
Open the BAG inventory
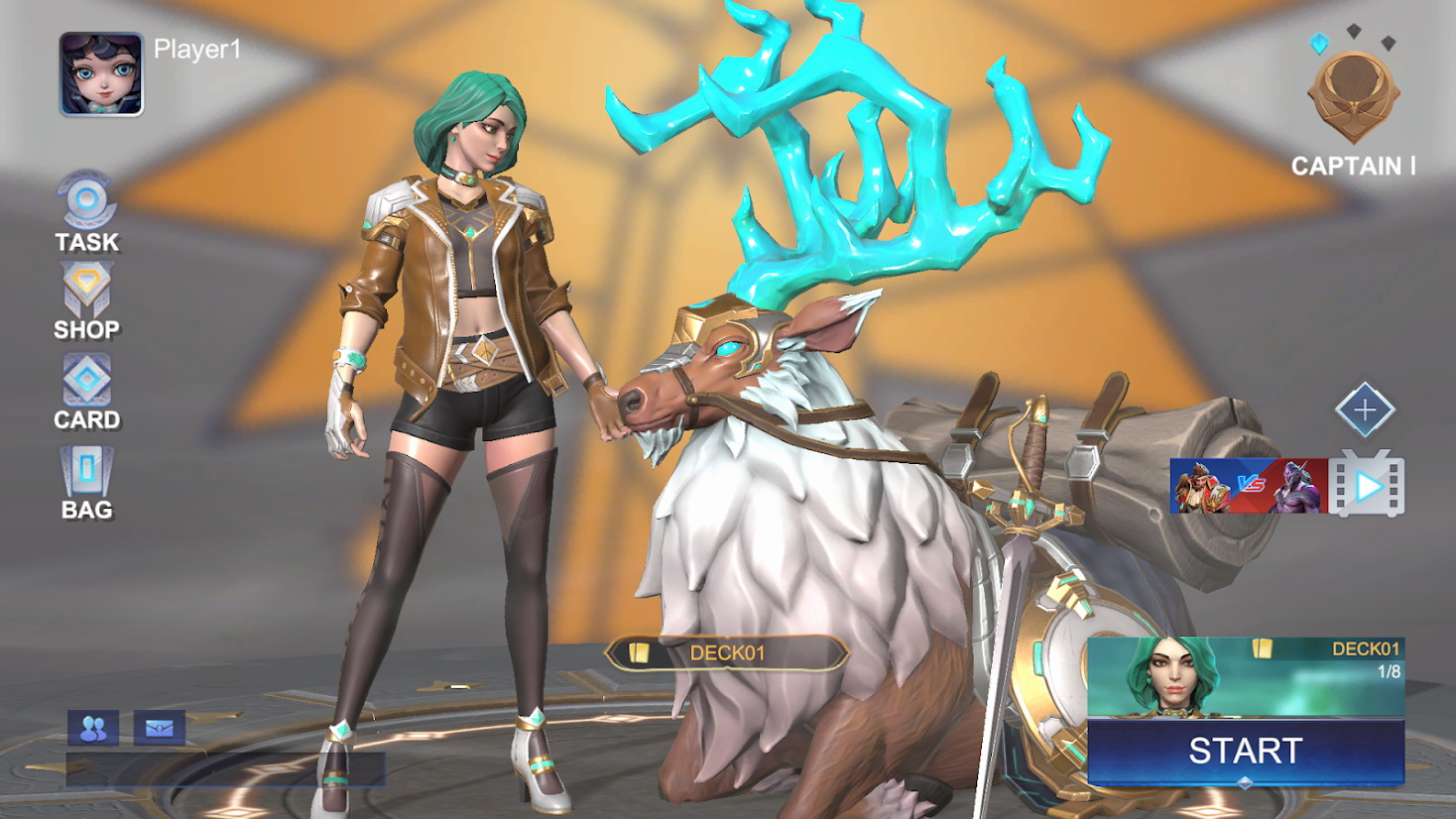coord(86,482)
